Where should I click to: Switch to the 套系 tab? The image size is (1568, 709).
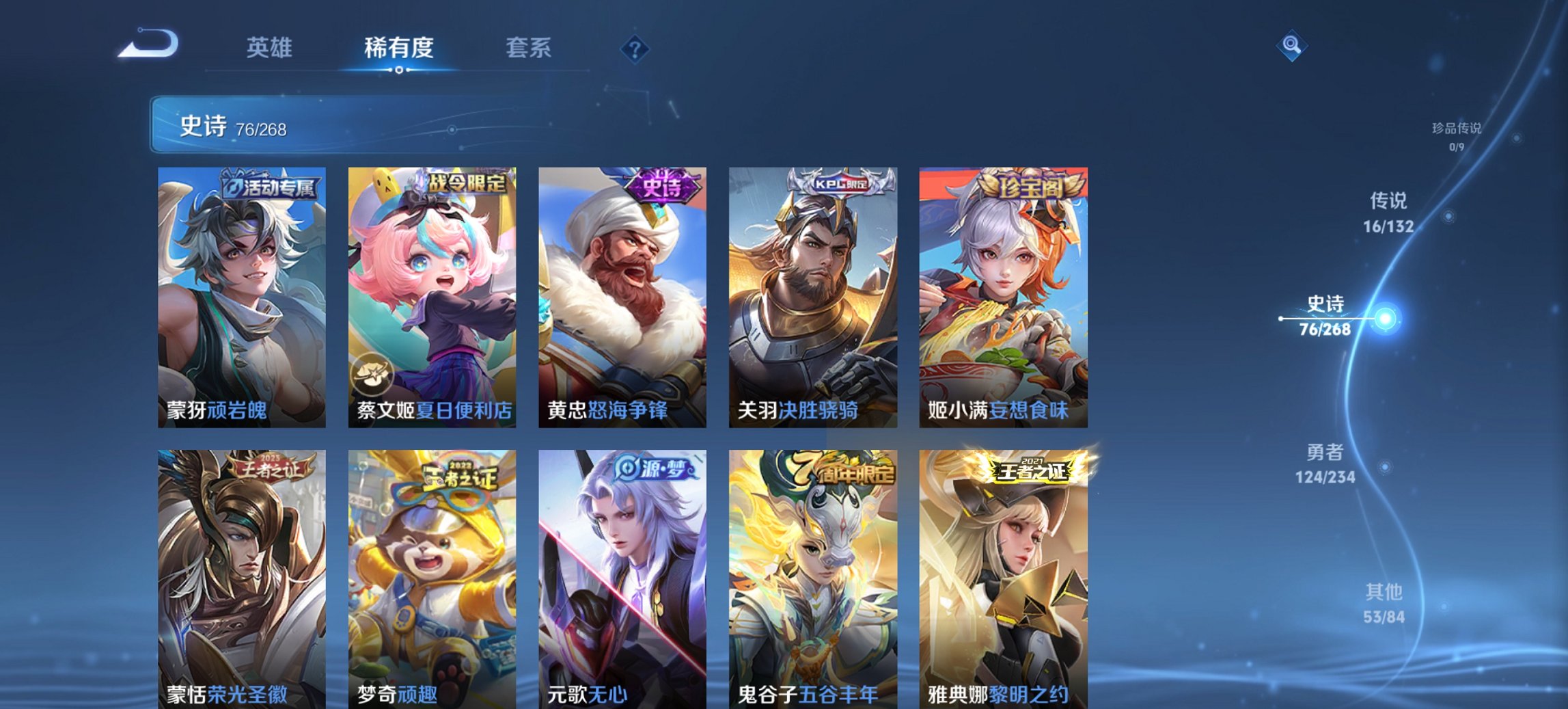tap(528, 48)
